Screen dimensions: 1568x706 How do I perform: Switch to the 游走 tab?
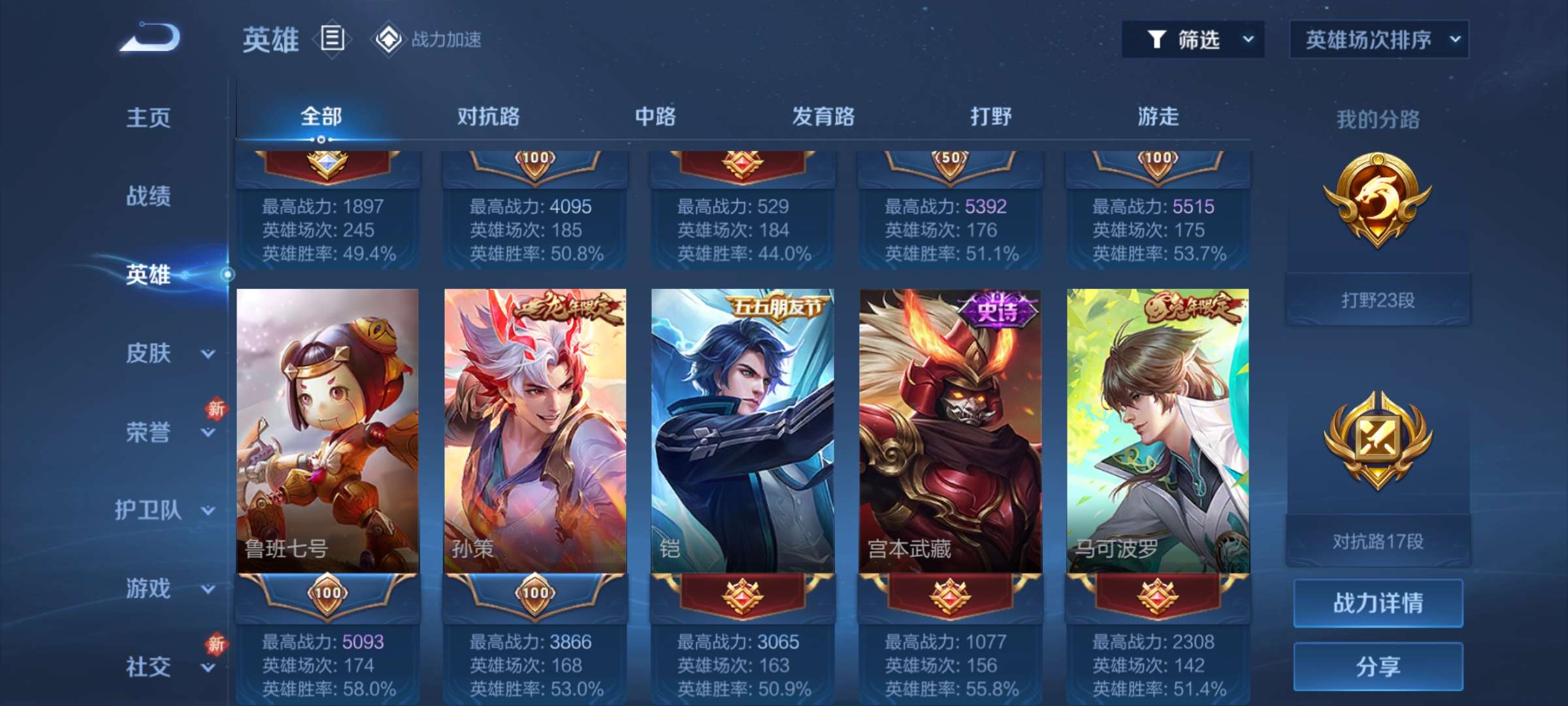pos(1158,116)
